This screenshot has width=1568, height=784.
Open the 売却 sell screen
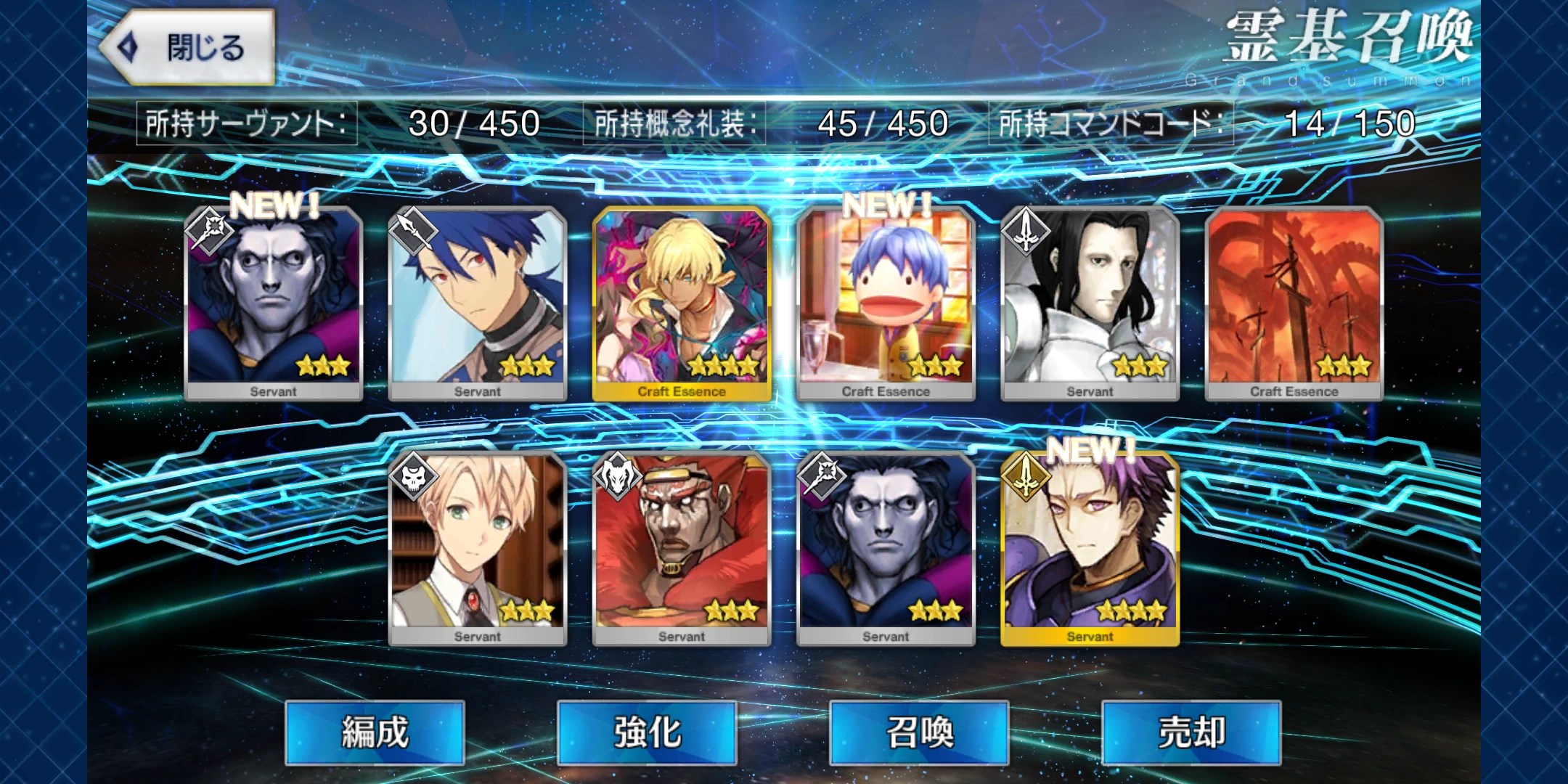tap(1191, 732)
